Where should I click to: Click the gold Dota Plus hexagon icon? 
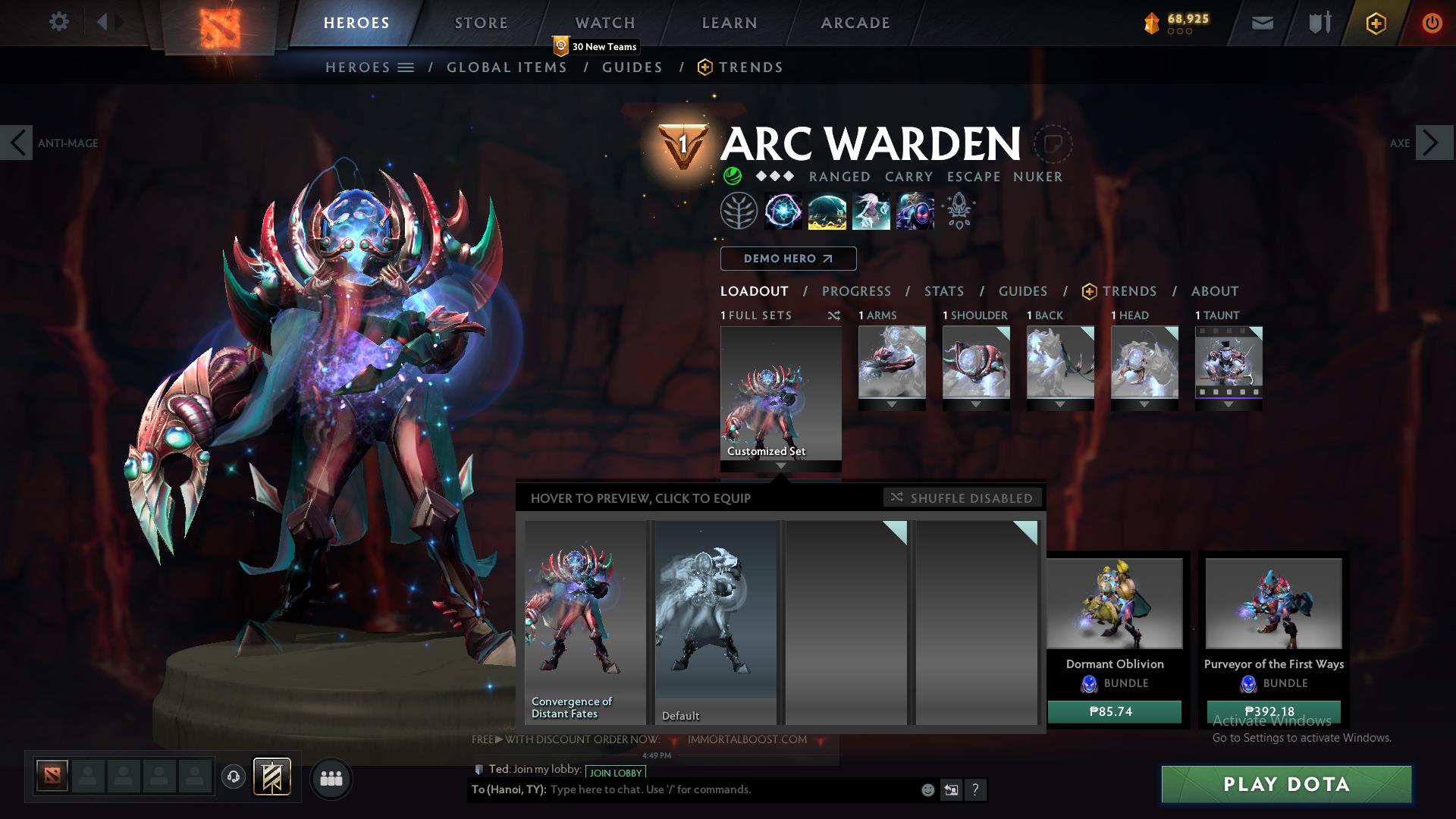pos(1375,23)
